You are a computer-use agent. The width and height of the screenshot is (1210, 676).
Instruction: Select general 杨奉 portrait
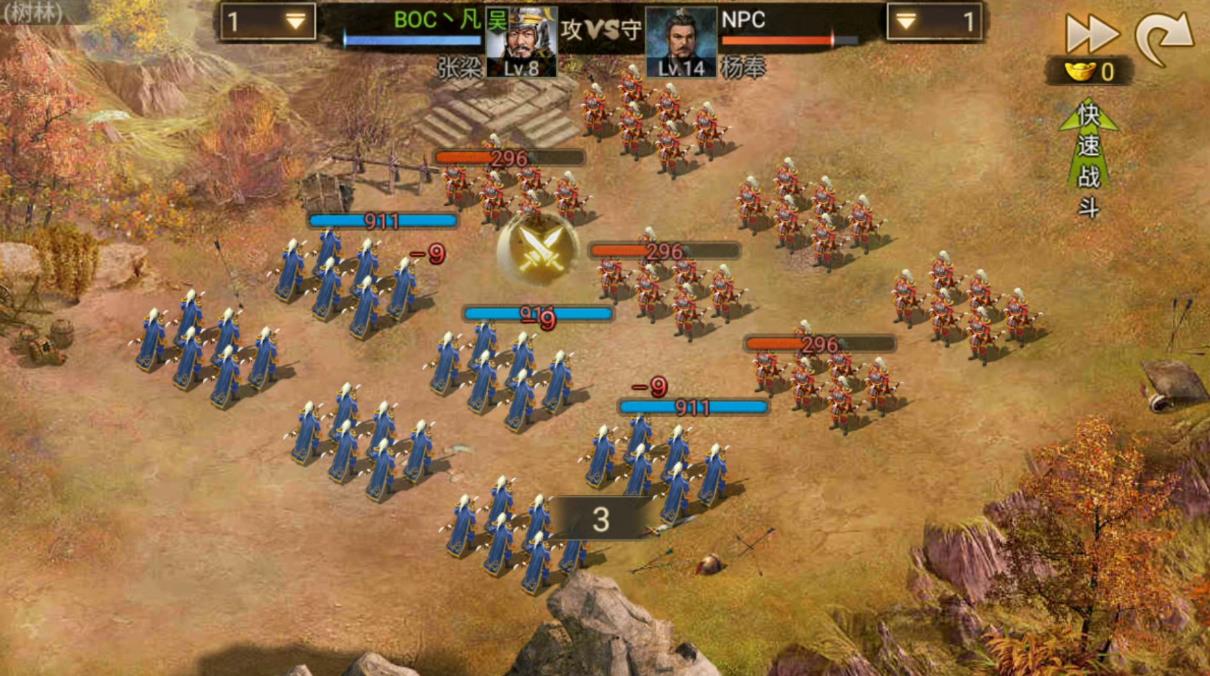pyautogui.click(x=681, y=42)
